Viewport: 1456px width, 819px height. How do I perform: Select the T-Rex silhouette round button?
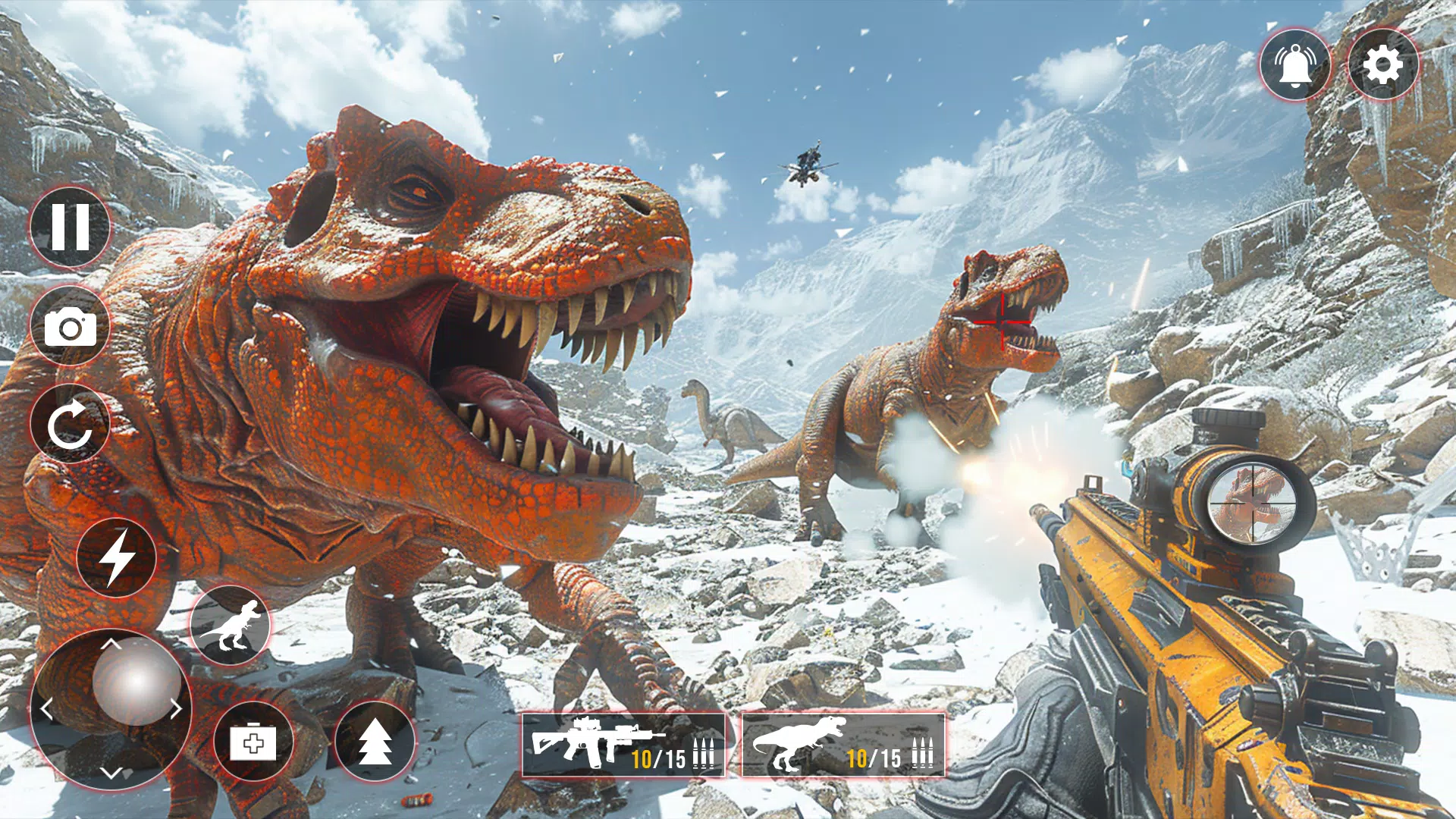230,626
